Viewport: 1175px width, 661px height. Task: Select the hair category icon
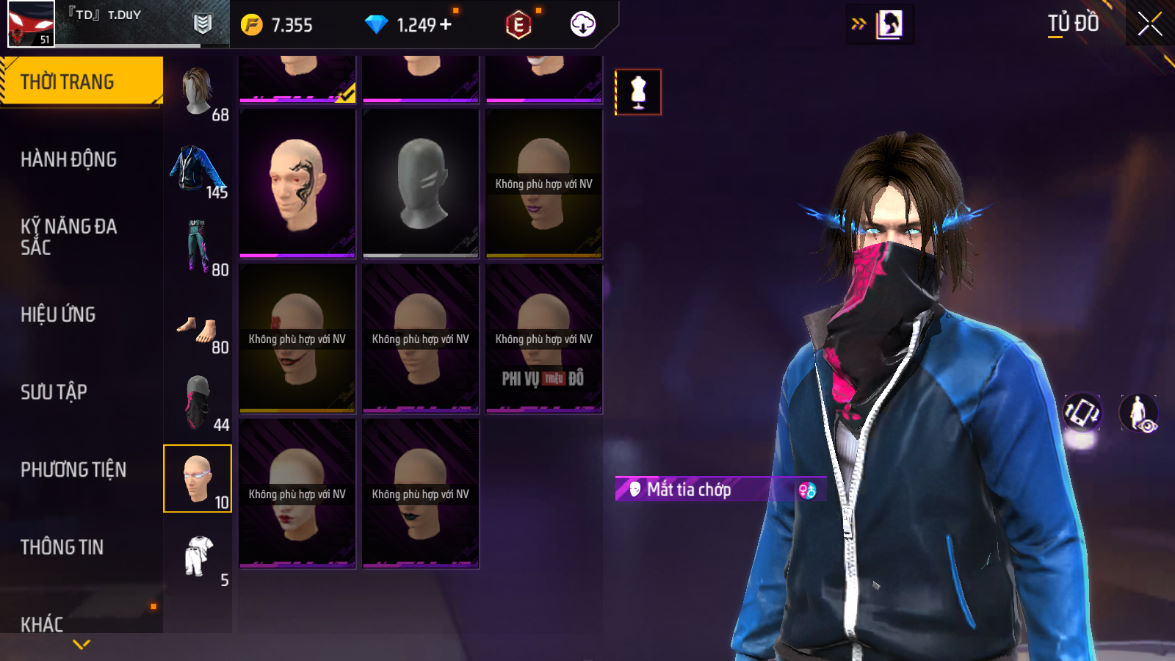(198, 92)
